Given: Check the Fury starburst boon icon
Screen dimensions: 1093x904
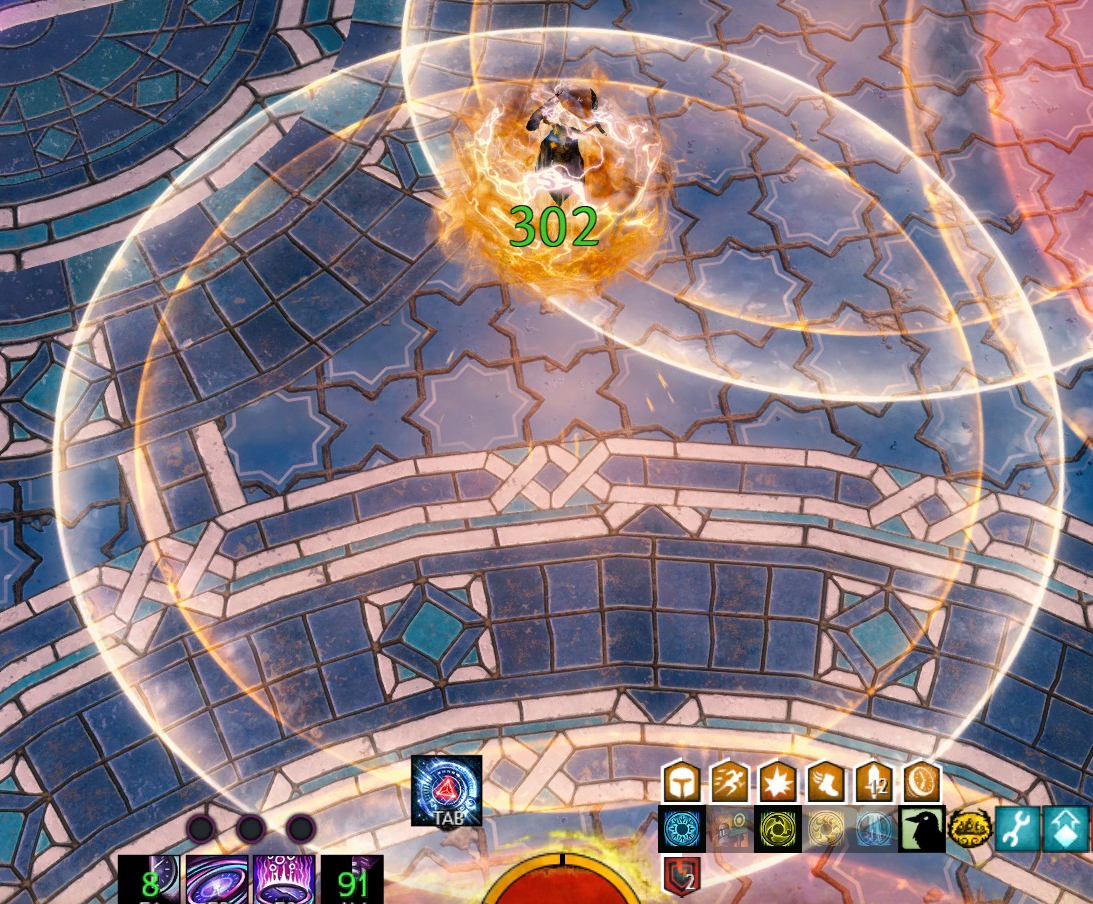Looking at the screenshot, I should (x=776, y=782).
